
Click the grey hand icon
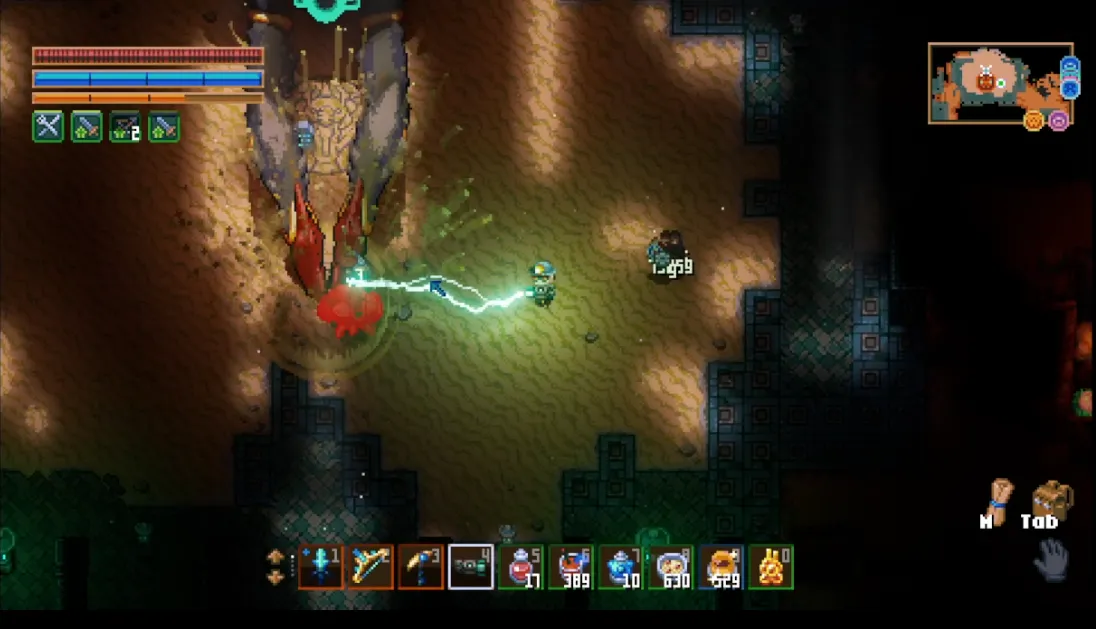coord(1050,560)
